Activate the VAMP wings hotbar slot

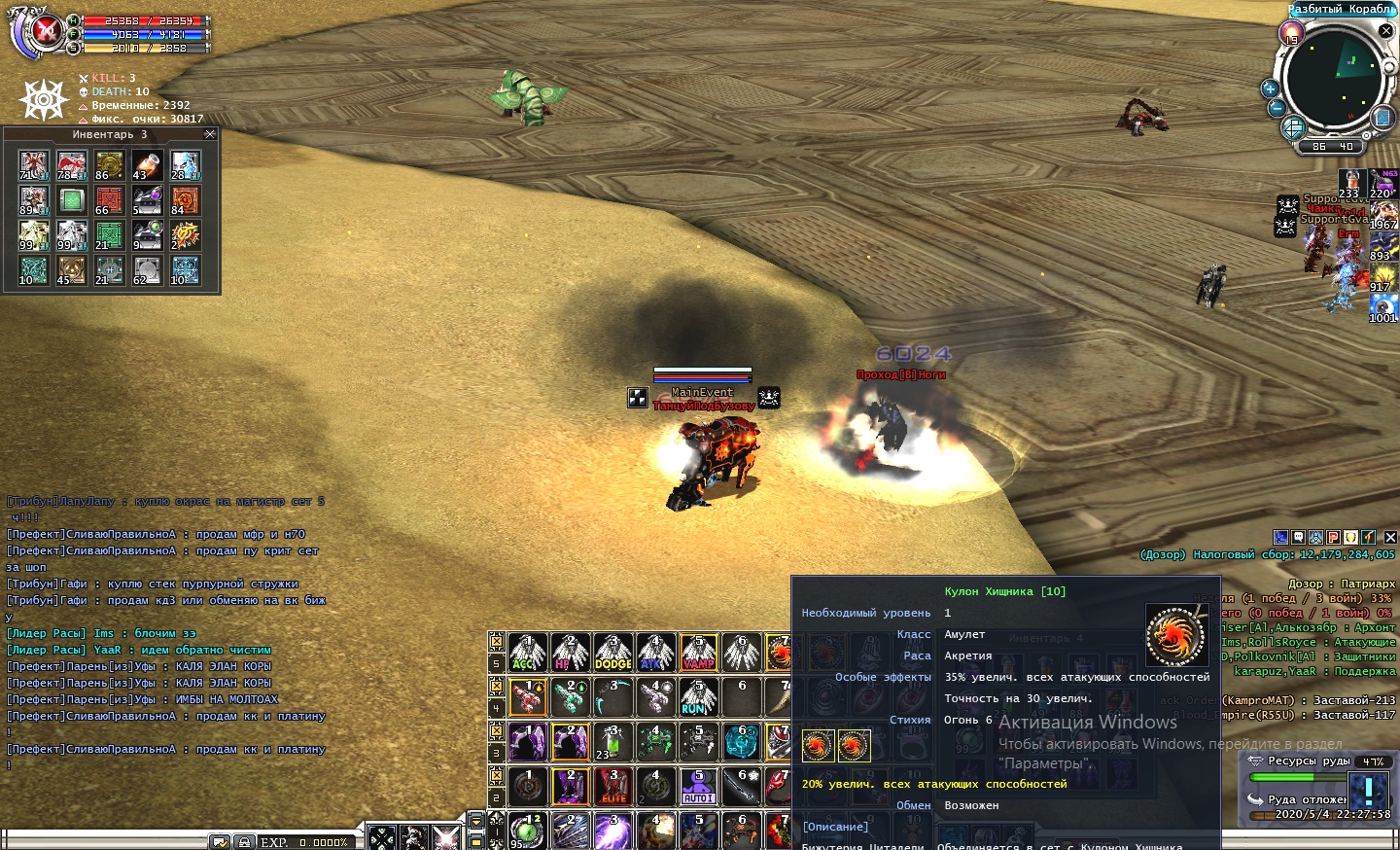click(698, 653)
